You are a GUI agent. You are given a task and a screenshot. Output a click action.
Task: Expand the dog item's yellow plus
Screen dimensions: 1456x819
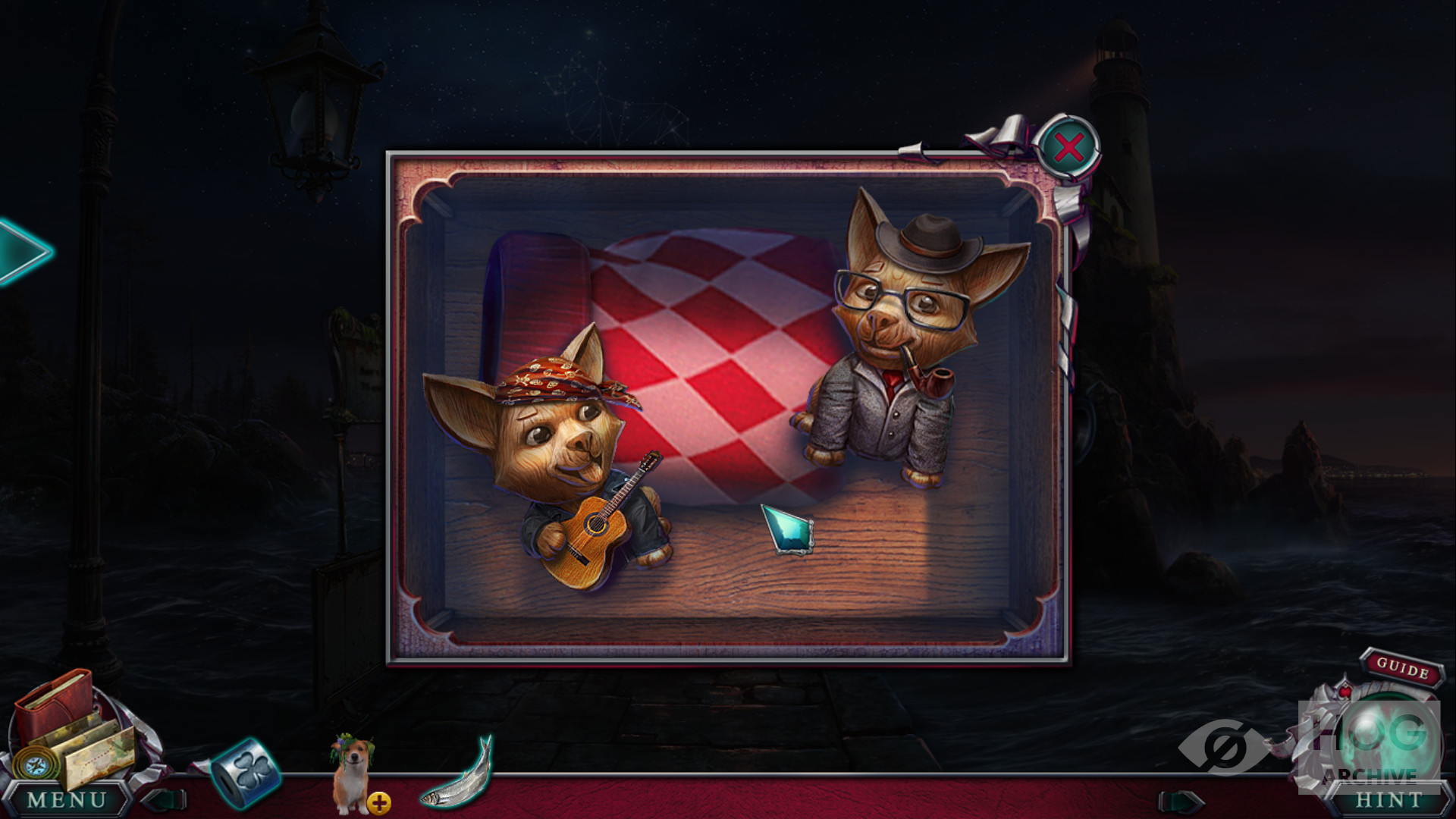pos(379,802)
